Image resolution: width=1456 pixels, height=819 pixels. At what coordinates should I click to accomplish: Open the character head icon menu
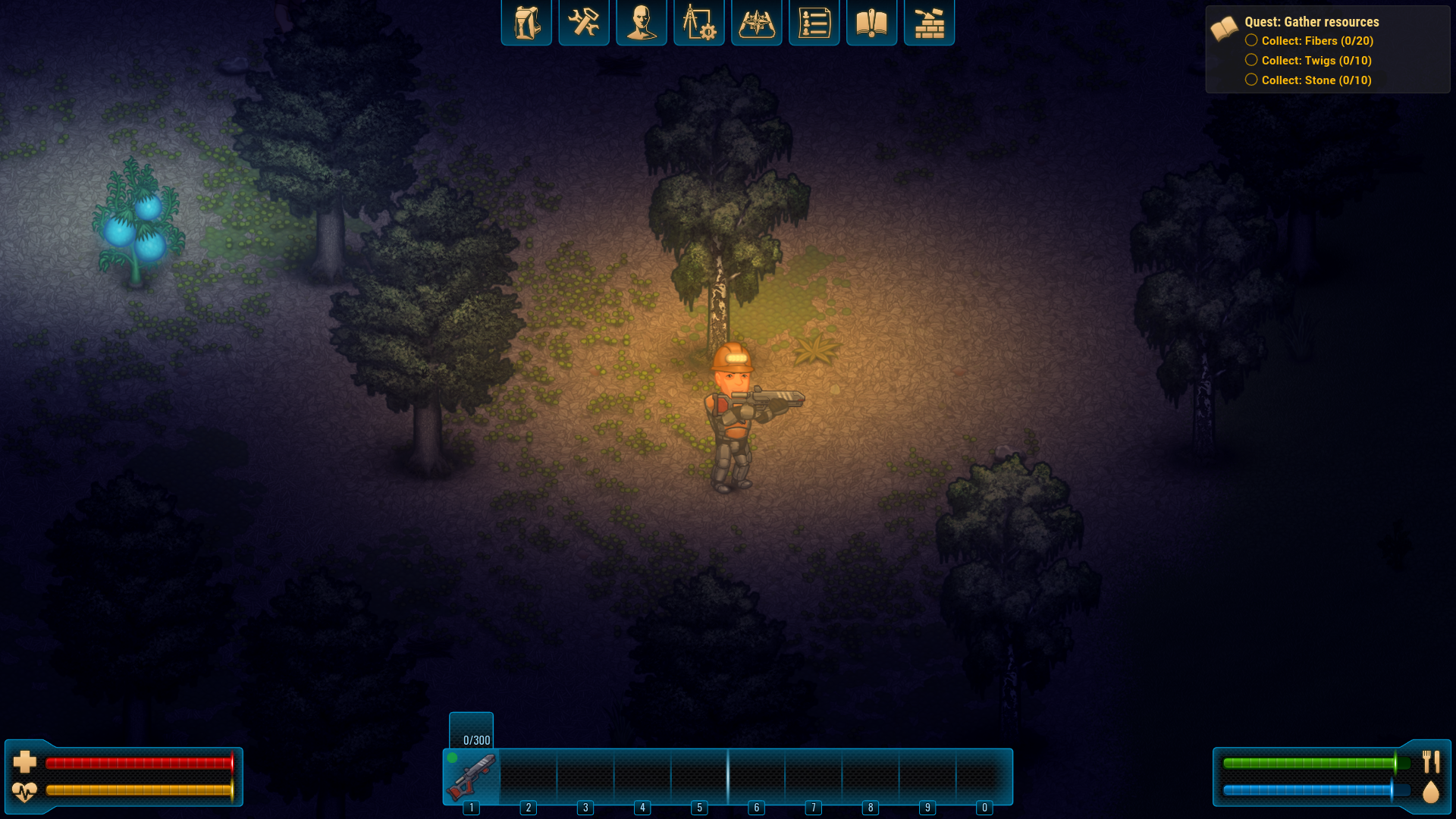point(642,22)
